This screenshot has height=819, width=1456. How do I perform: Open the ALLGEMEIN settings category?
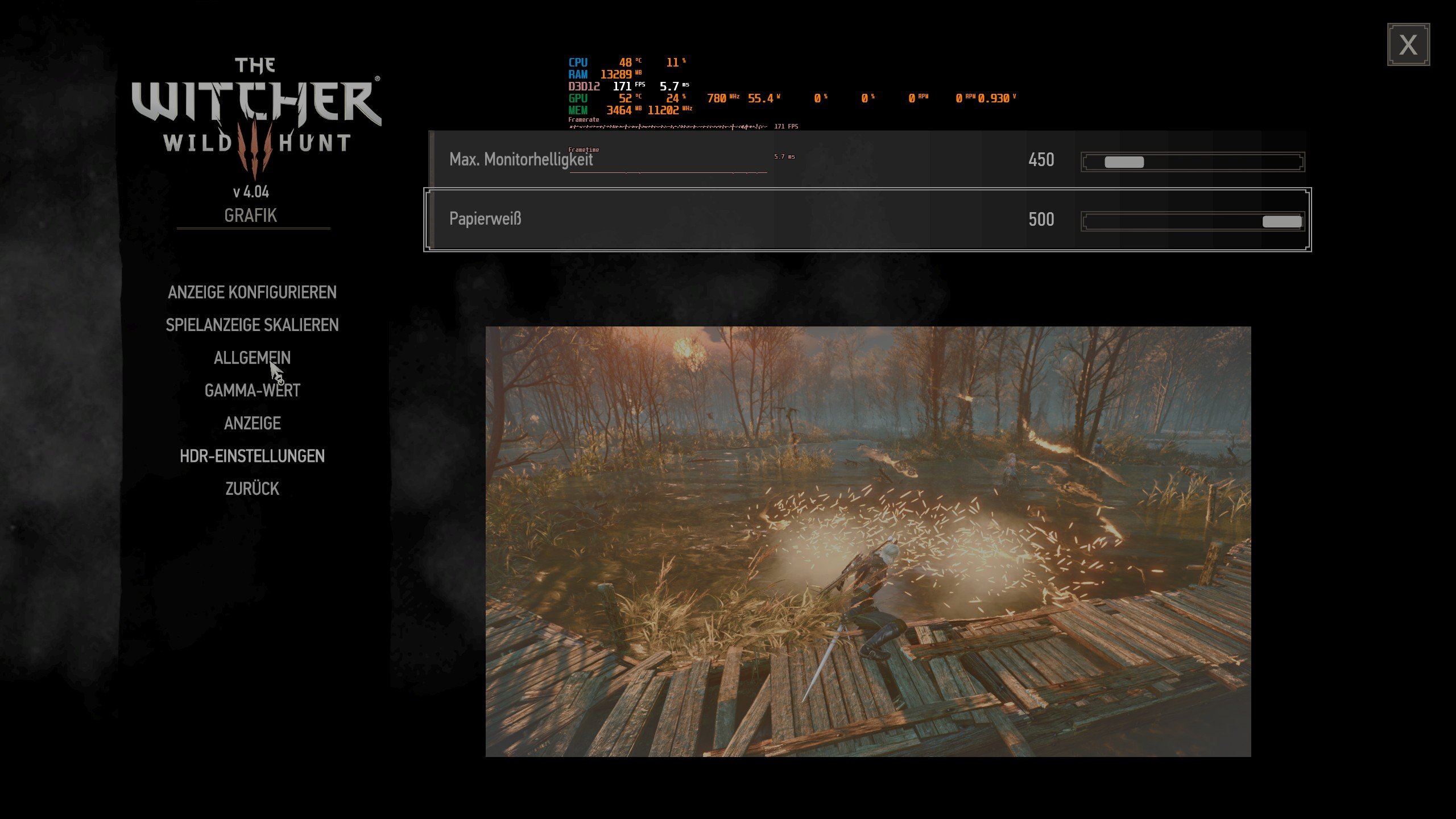pyautogui.click(x=251, y=357)
